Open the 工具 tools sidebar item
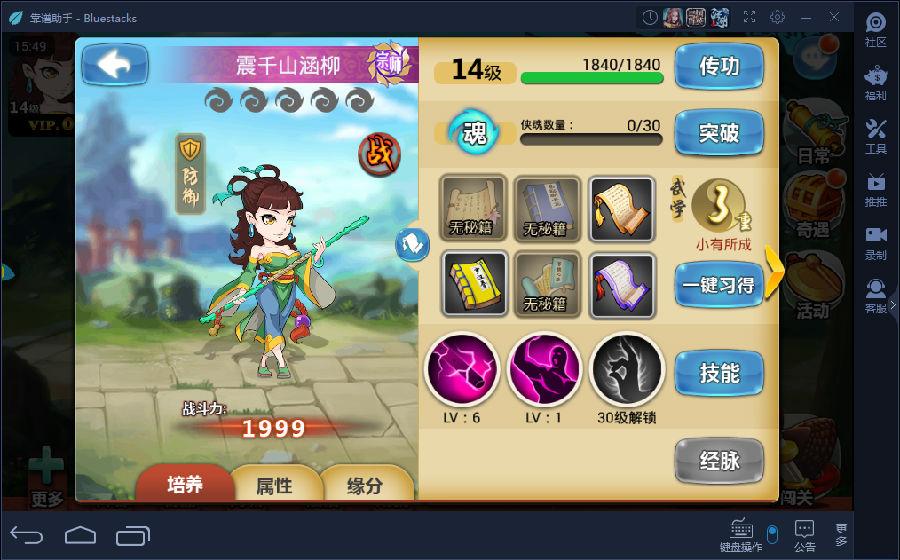This screenshot has width=900, height=560. pyautogui.click(x=876, y=136)
